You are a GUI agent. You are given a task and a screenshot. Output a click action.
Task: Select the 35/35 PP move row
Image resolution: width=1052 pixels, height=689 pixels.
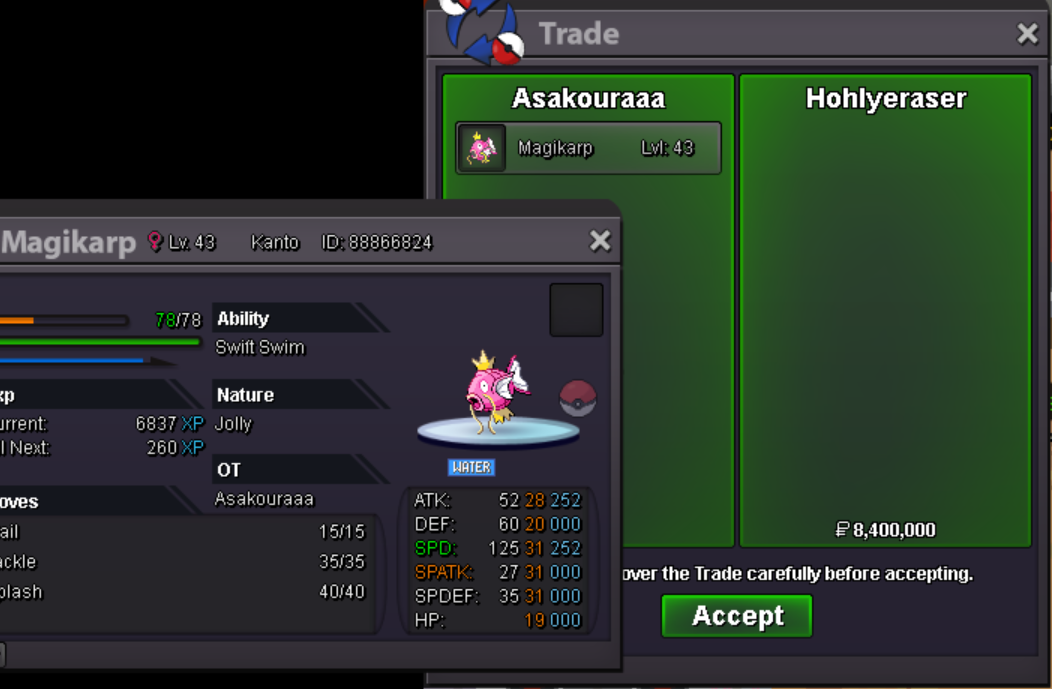(x=185, y=562)
